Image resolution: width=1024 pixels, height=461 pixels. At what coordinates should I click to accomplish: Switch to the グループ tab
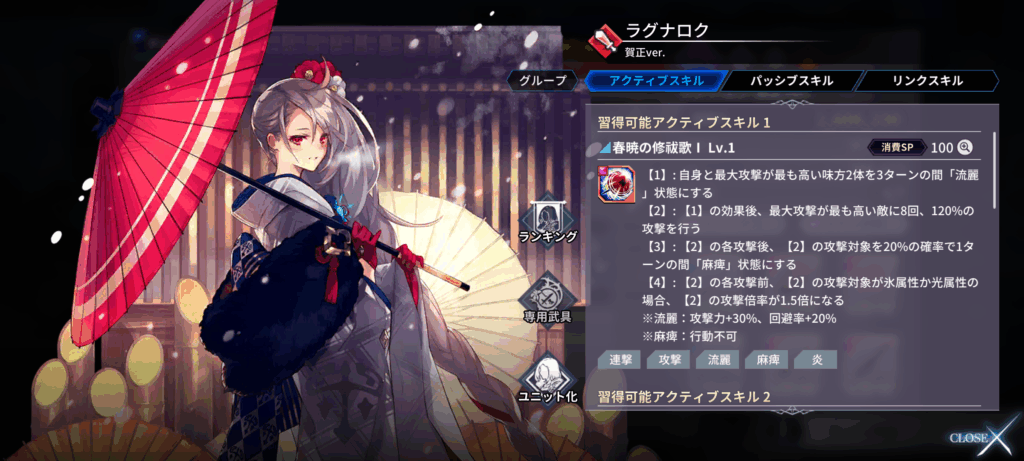click(543, 81)
